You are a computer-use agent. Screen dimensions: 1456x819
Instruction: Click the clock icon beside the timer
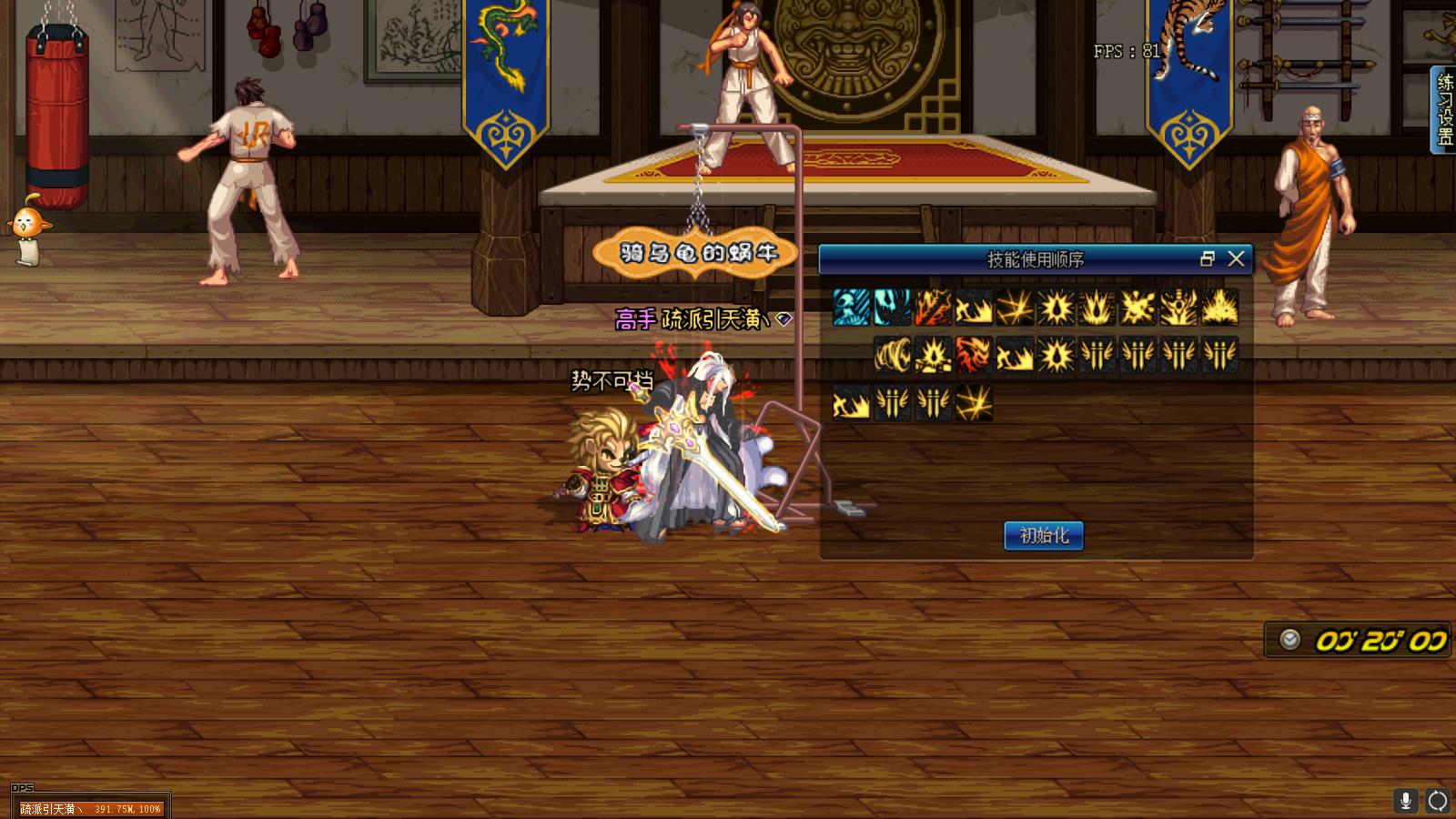pyautogui.click(x=1289, y=640)
